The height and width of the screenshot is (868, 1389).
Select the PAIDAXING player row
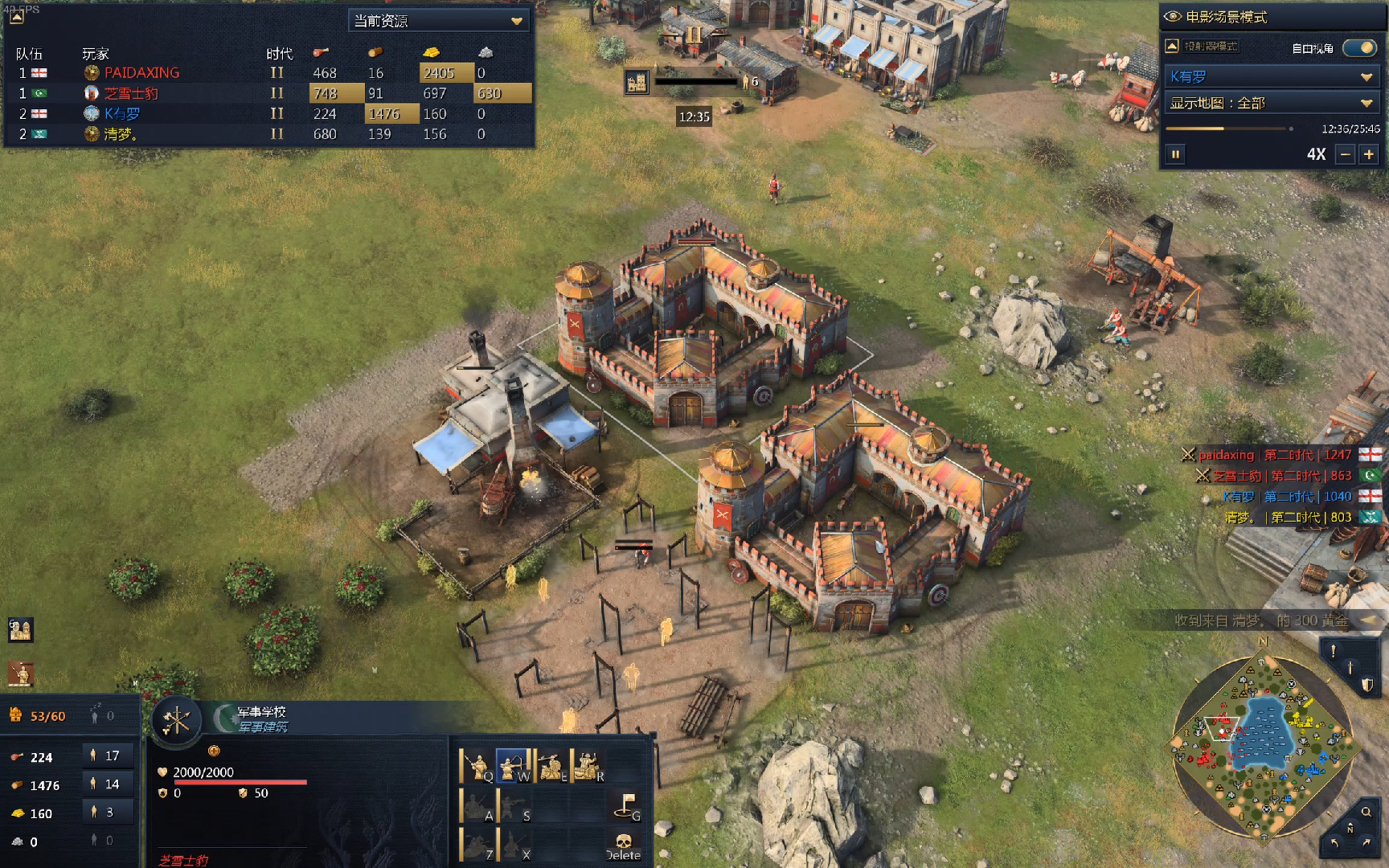tap(141, 72)
